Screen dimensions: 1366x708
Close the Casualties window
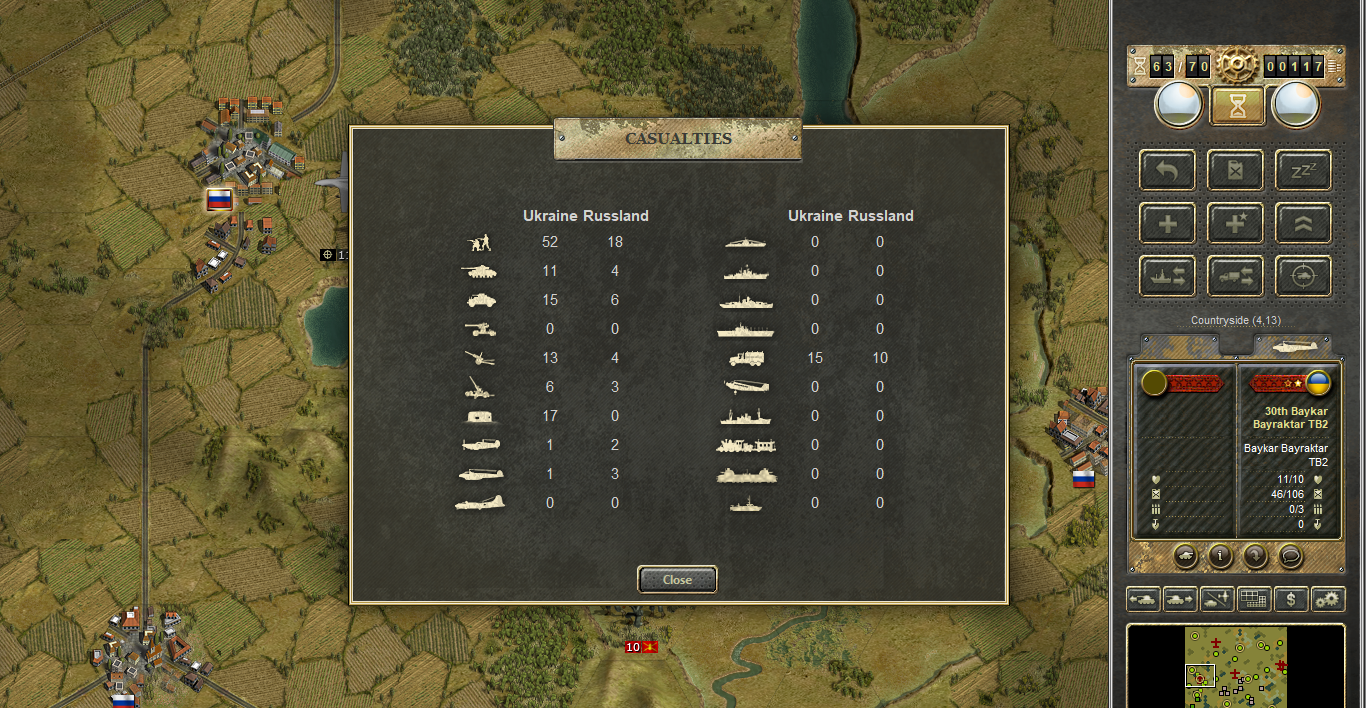(x=677, y=579)
